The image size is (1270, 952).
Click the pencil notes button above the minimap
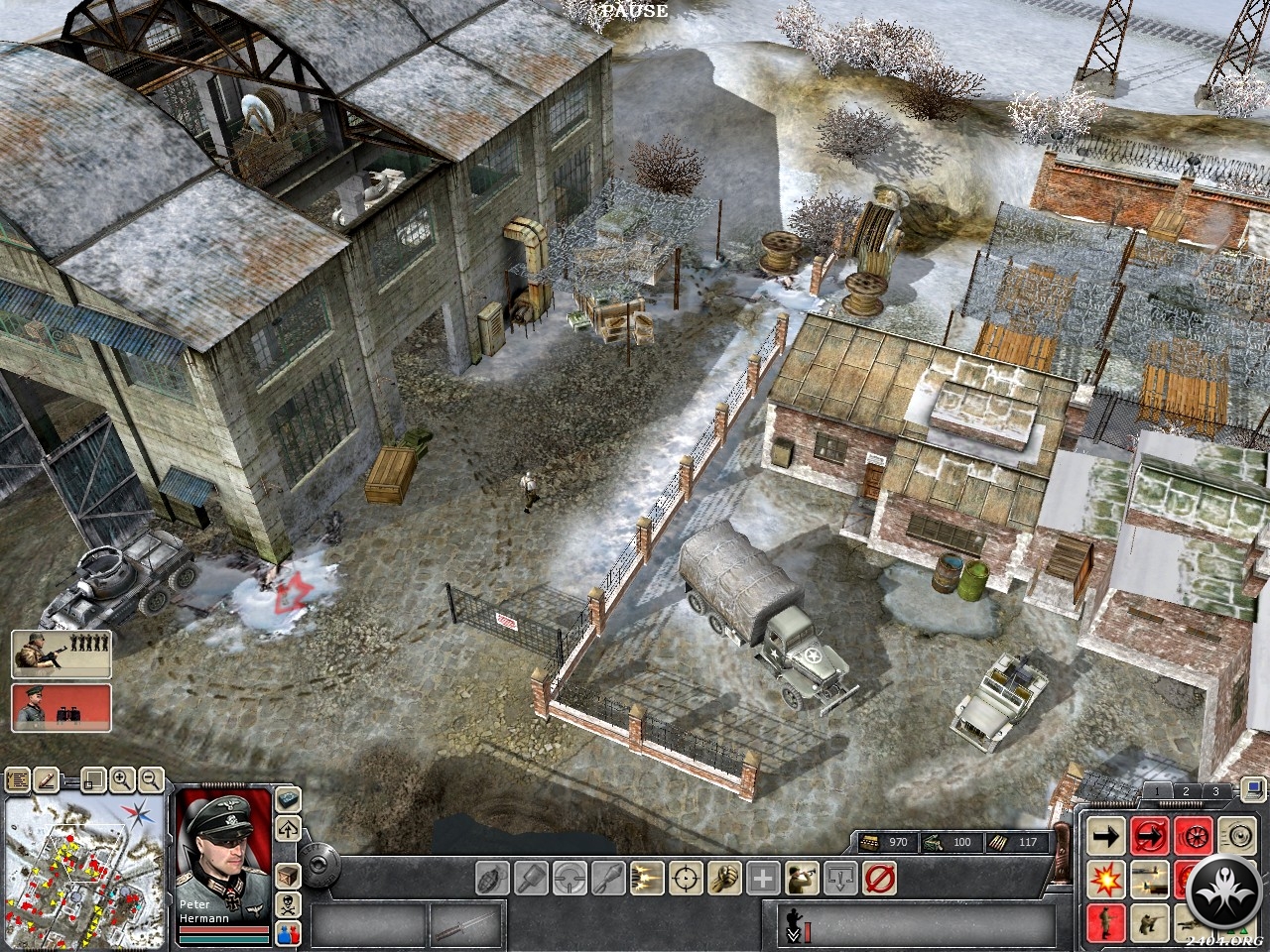click(45, 780)
